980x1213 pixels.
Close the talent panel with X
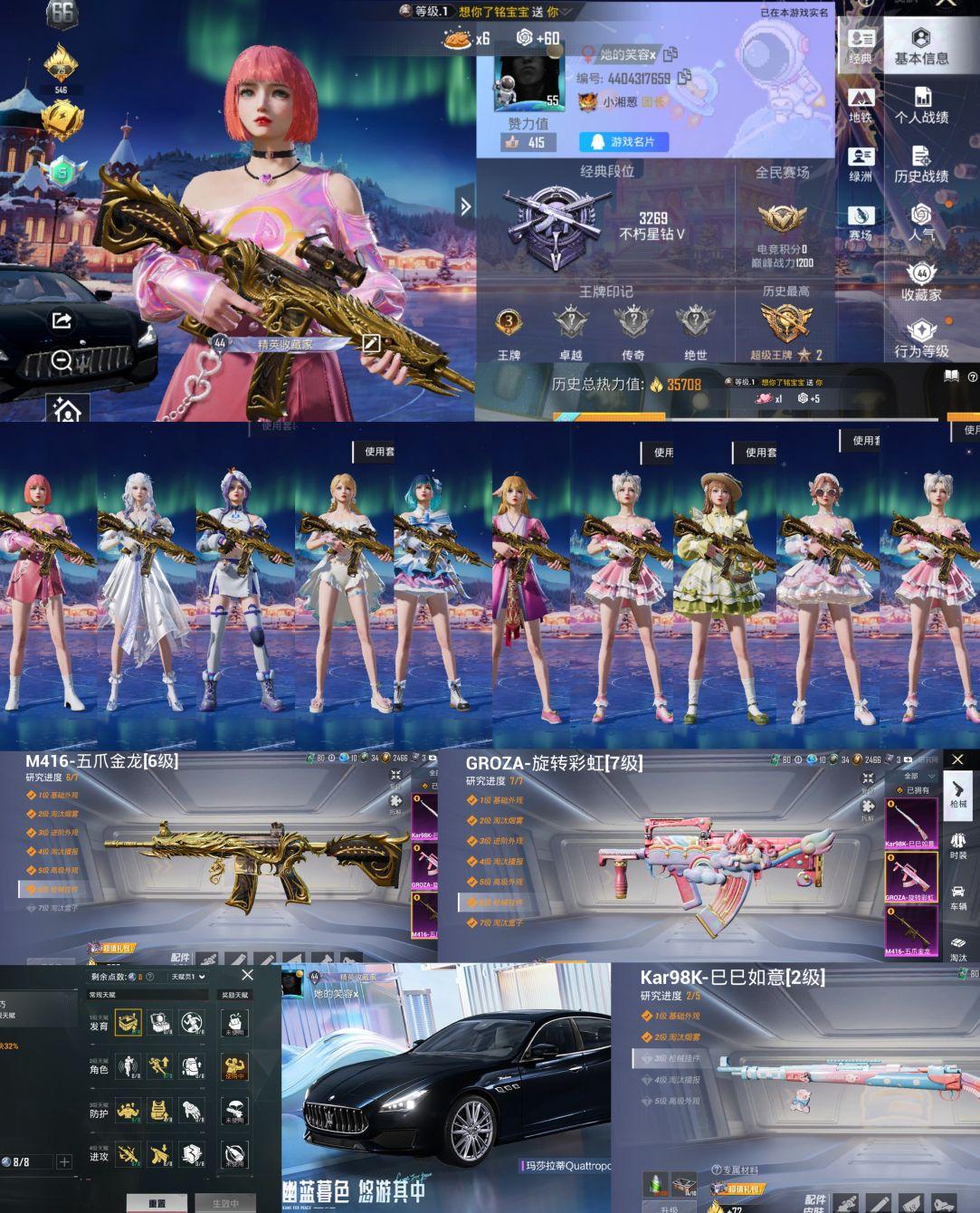tap(247, 975)
